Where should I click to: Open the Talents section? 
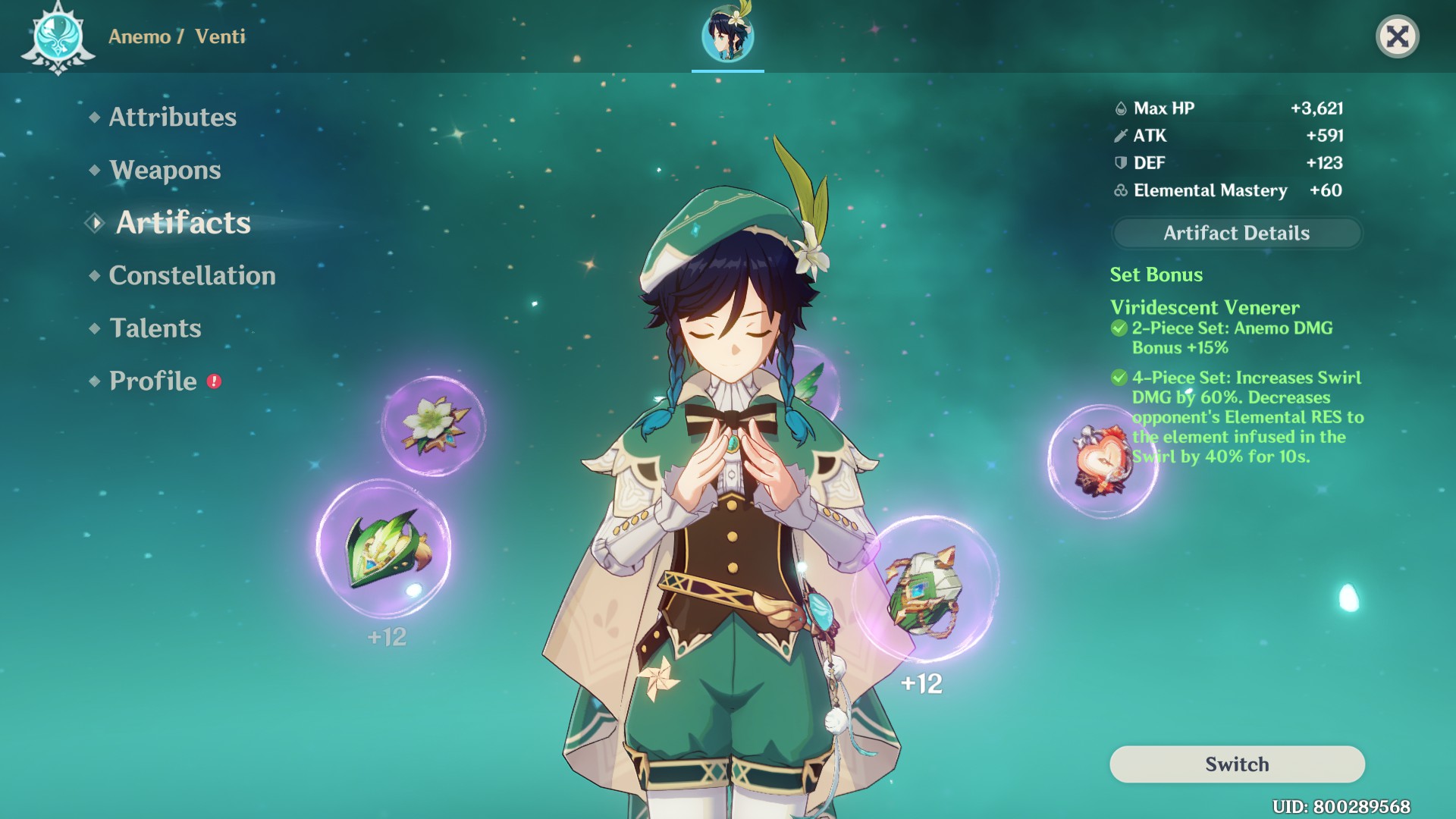tap(155, 328)
